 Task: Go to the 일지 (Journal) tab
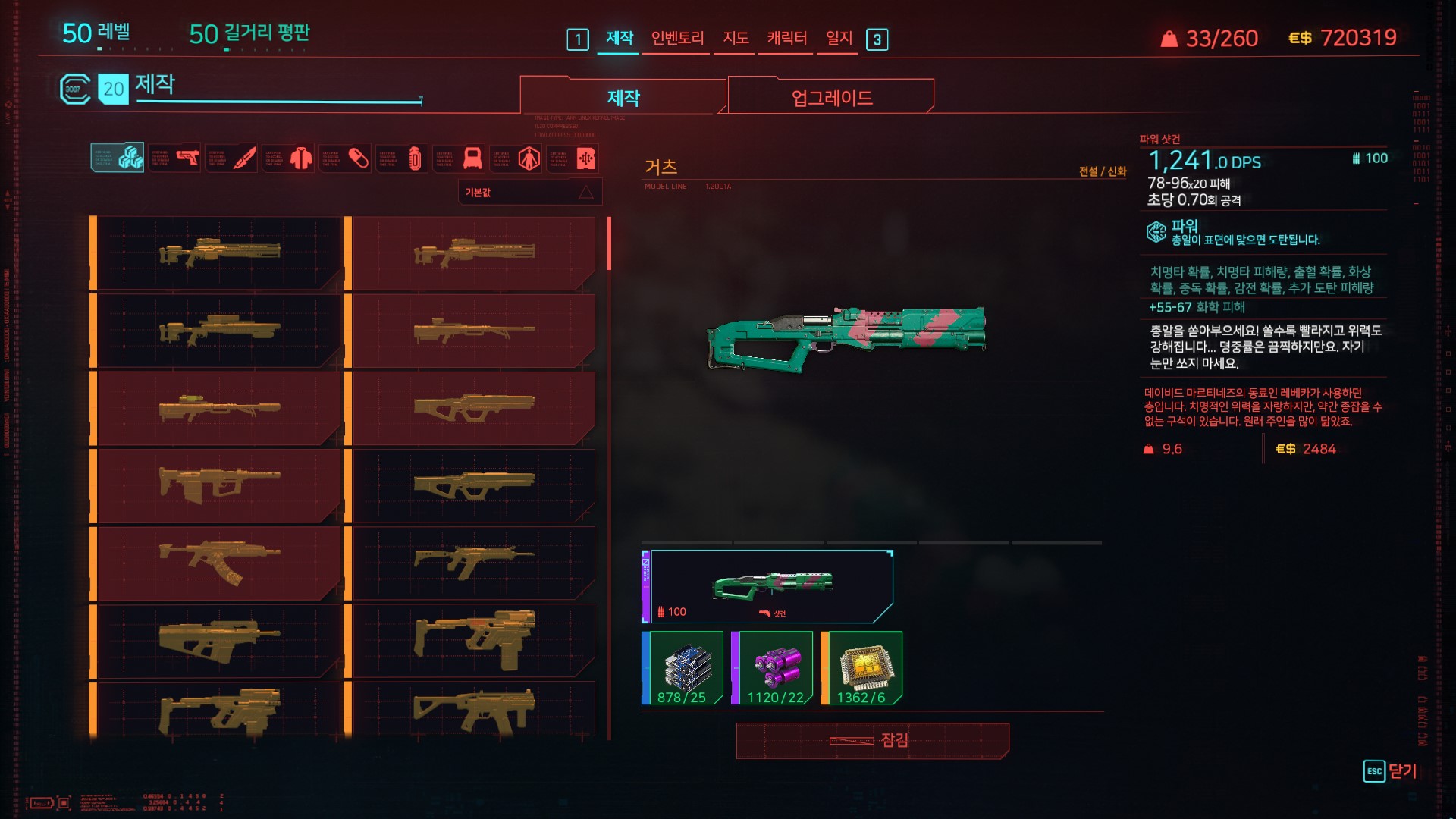click(839, 38)
